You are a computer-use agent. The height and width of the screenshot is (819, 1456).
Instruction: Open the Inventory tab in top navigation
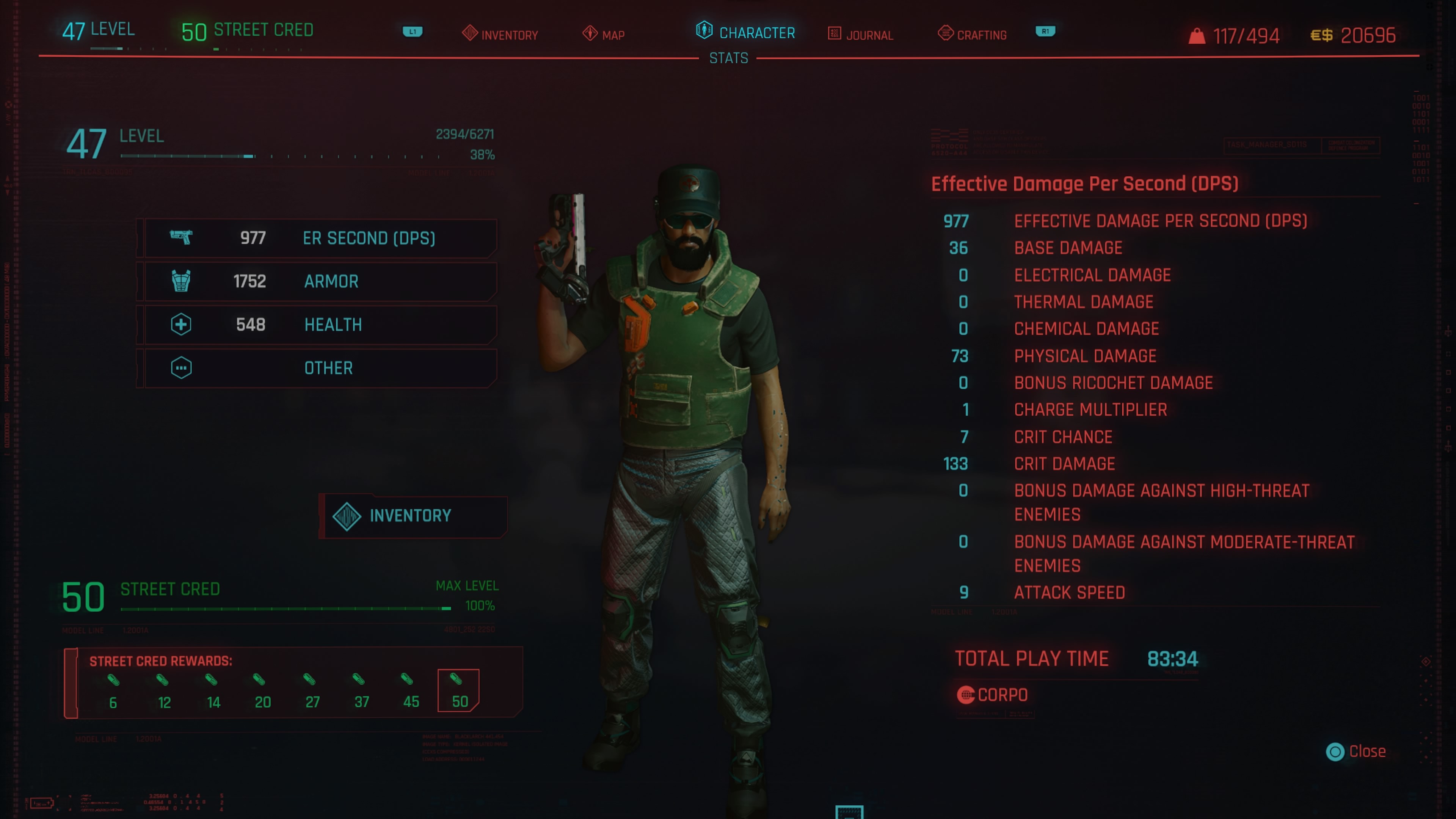(x=500, y=35)
